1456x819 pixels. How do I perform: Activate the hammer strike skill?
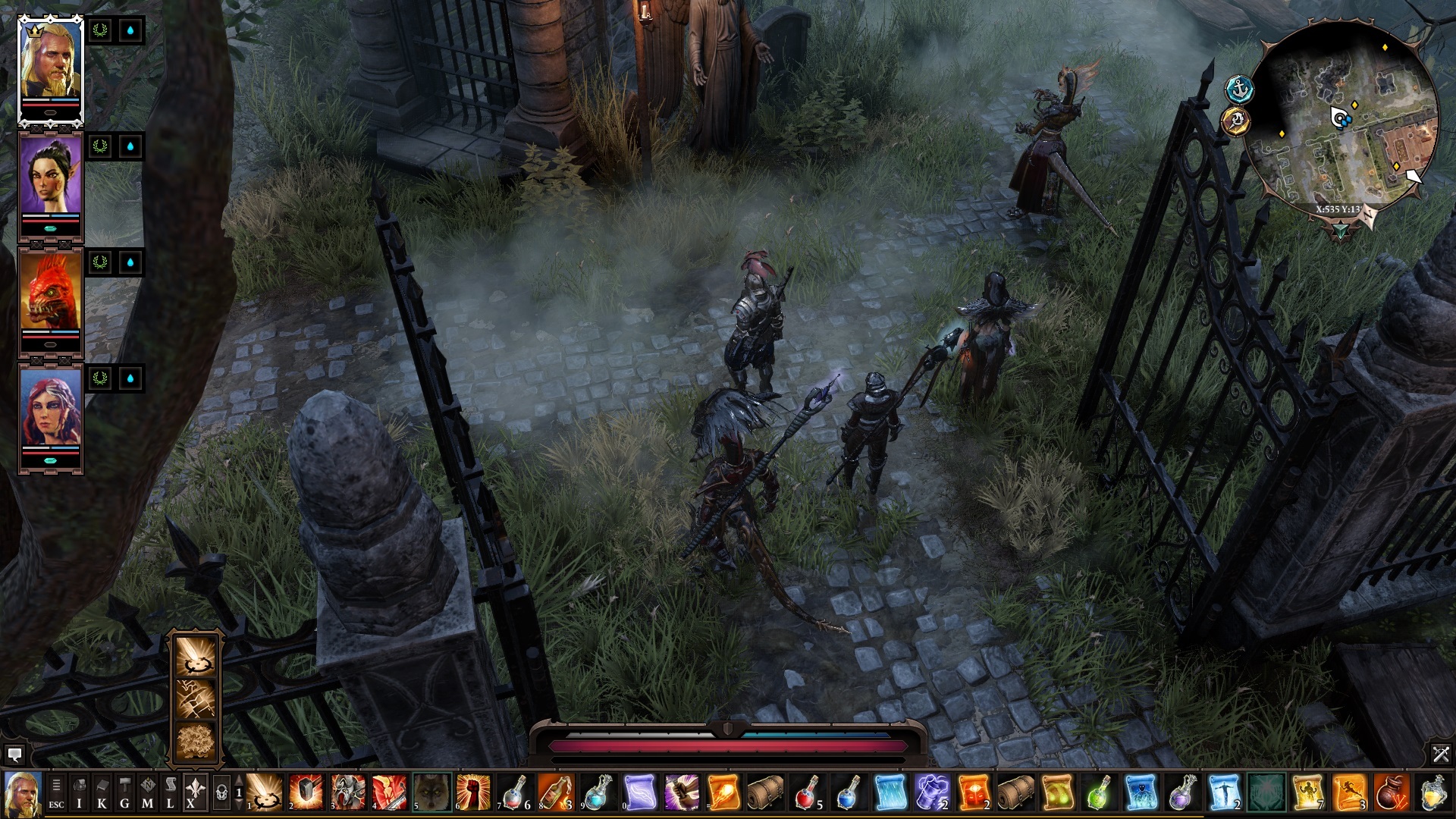click(x=306, y=792)
